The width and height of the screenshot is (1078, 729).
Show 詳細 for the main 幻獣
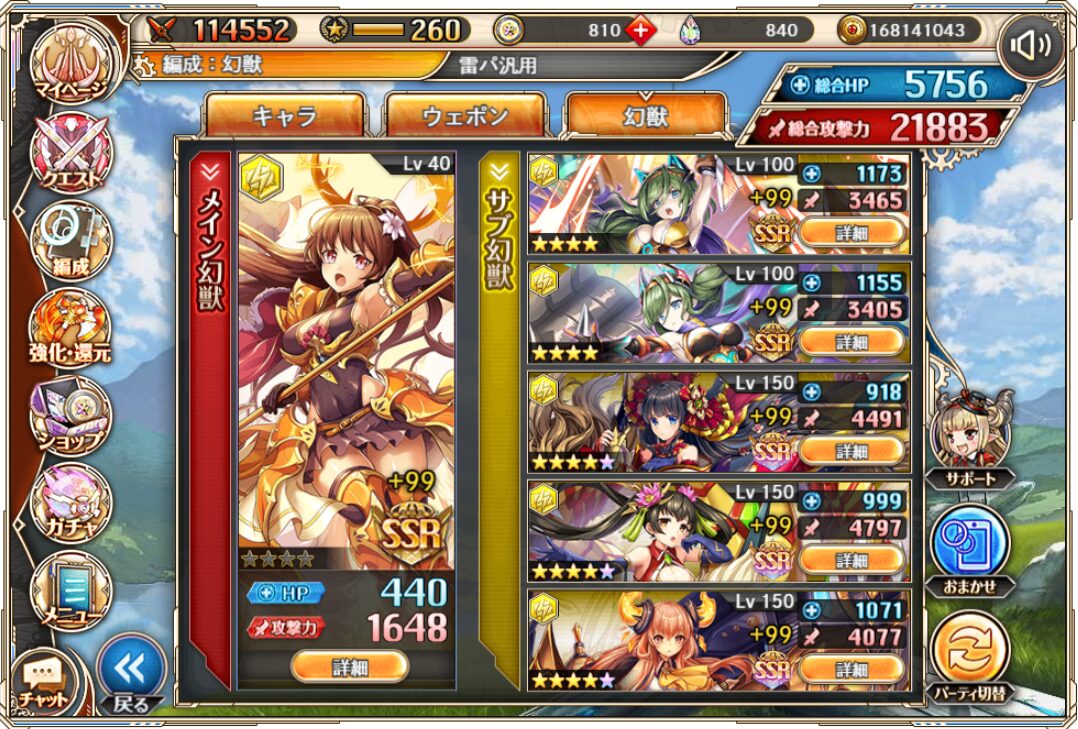[349, 665]
